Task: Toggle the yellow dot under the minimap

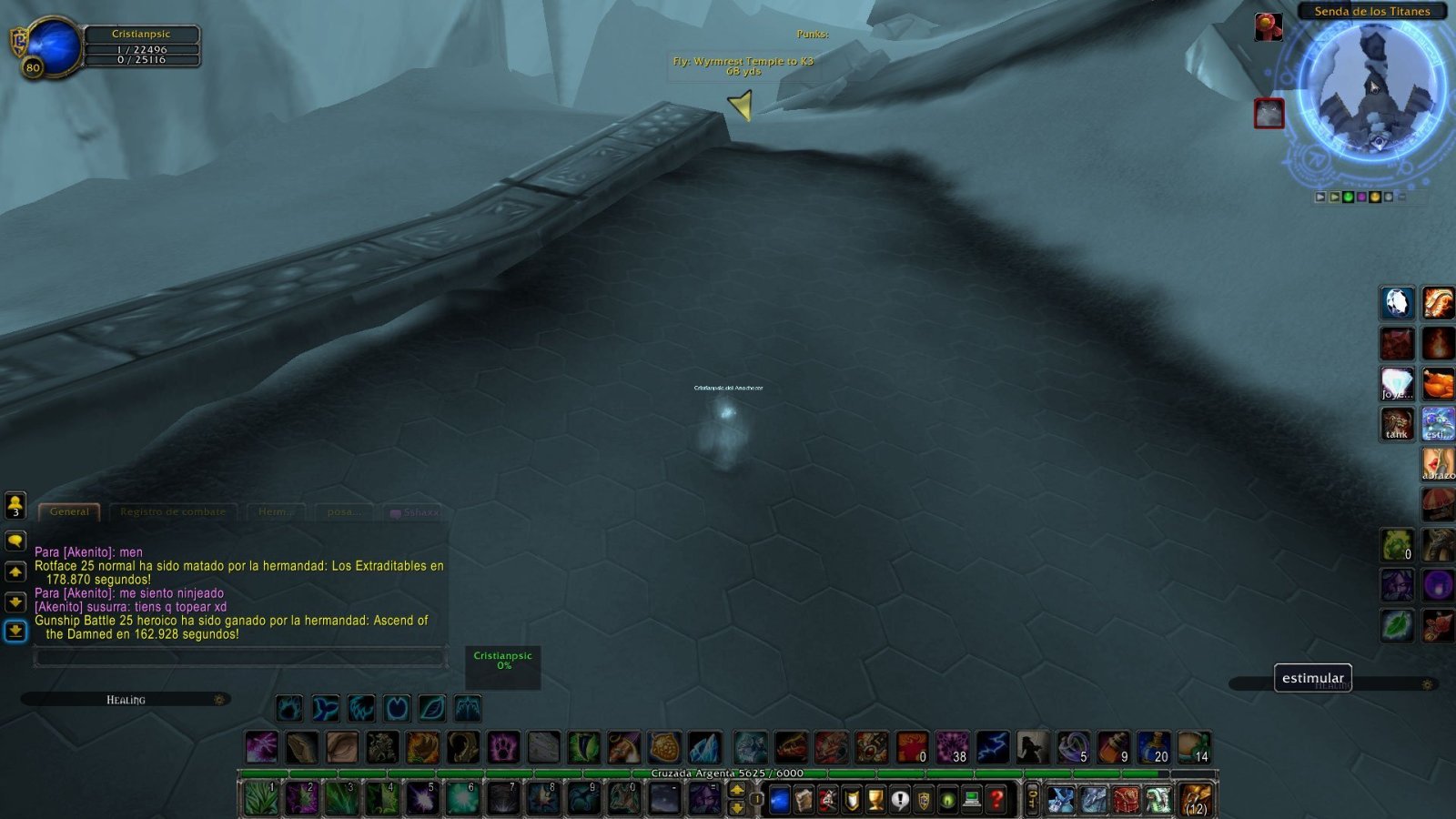Action: click(1375, 197)
